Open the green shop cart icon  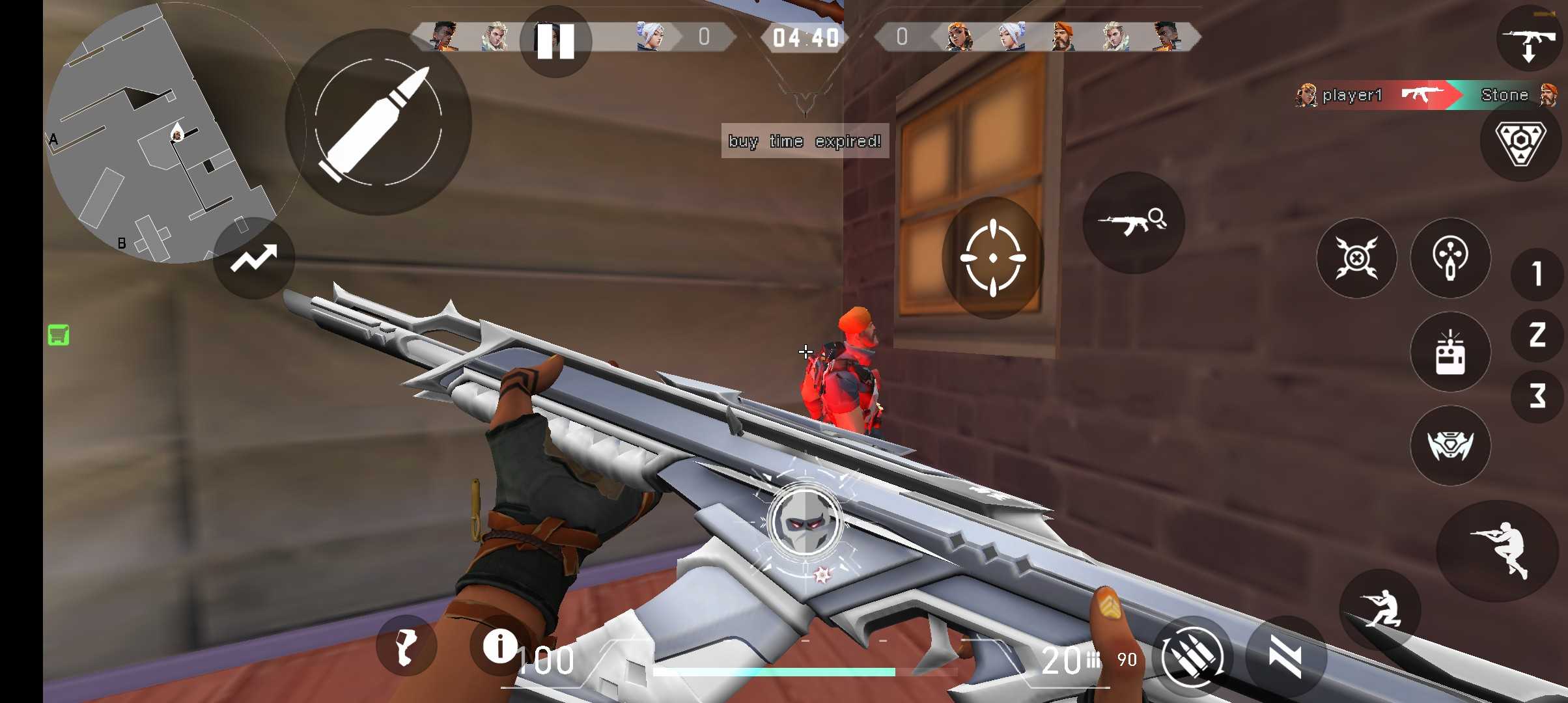[x=59, y=335]
